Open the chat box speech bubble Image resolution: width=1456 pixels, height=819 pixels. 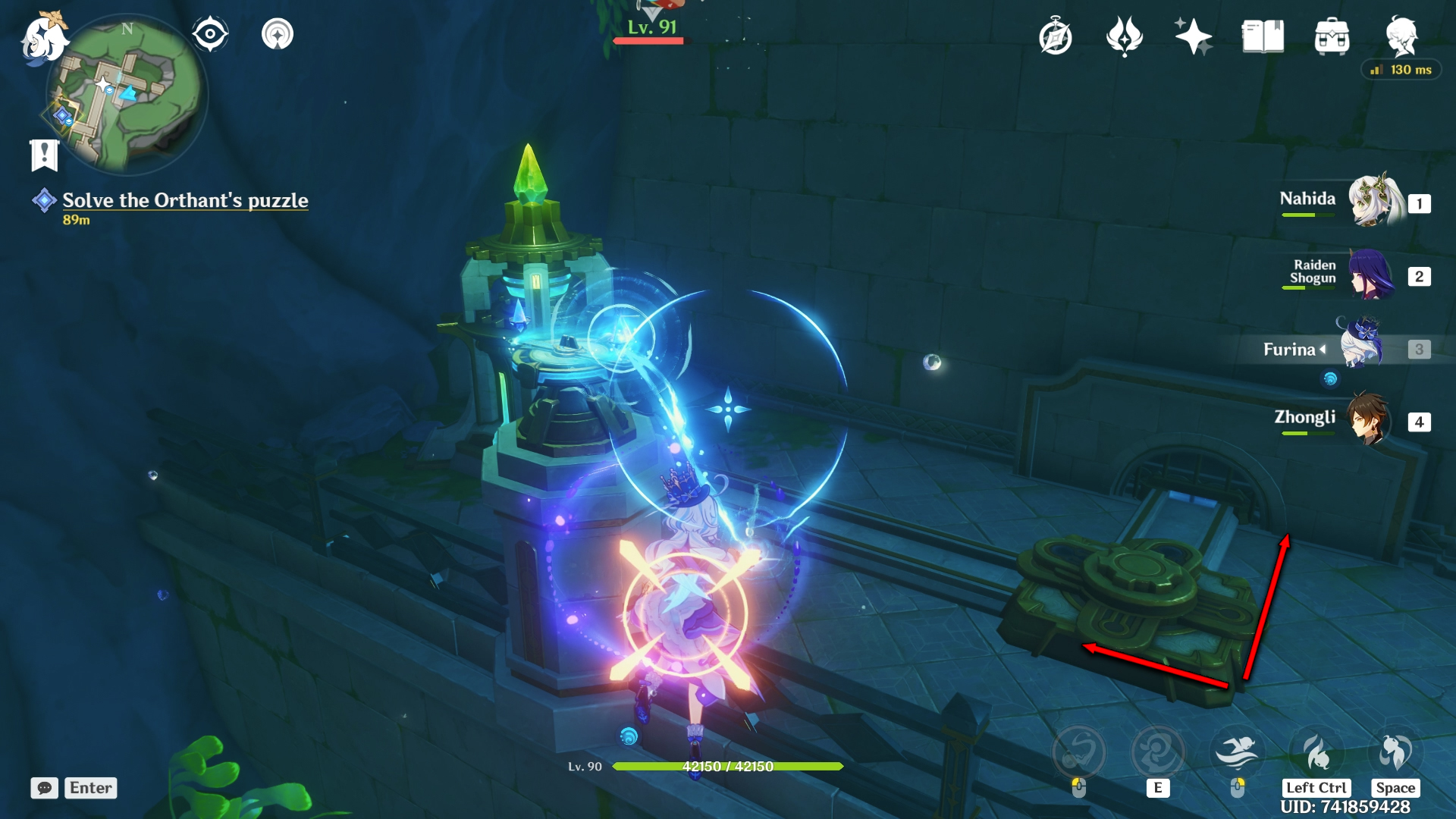pos(45,788)
